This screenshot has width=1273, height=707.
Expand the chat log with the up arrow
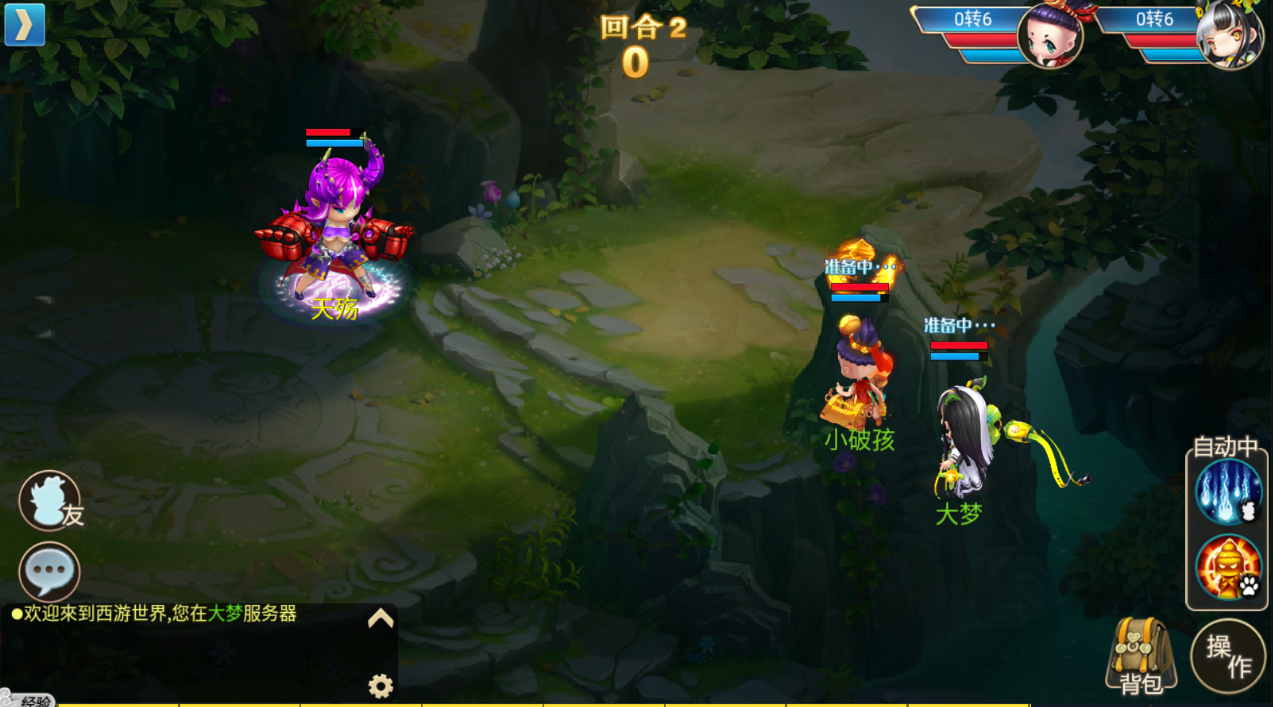click(380, 619)
